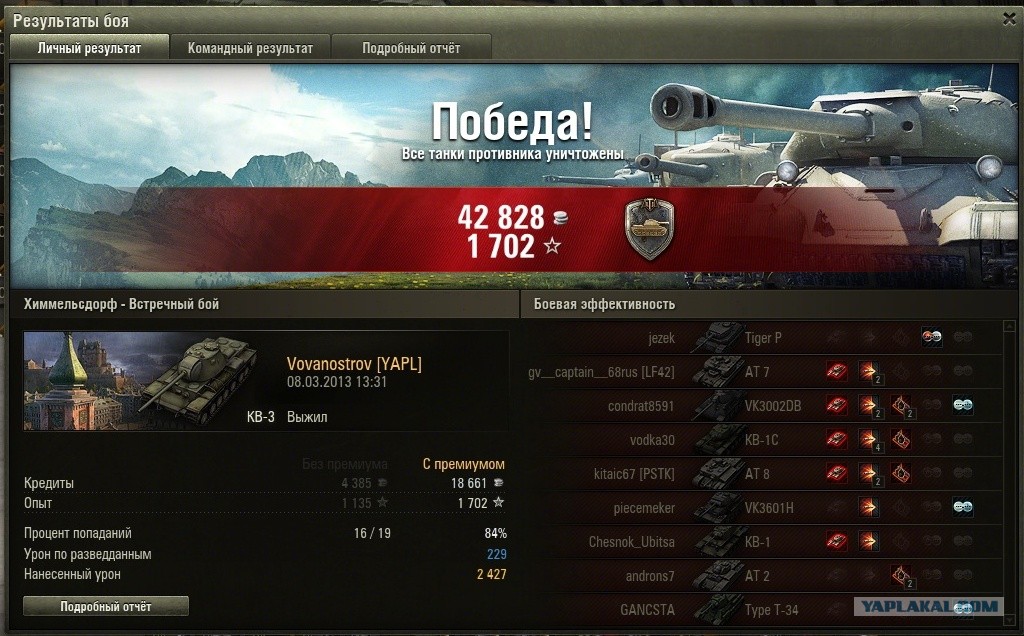Image resolution: width=1024 pixels, height=636 pixels.
Task: Open the Командный результат tab
Action: tap(249, 48)
